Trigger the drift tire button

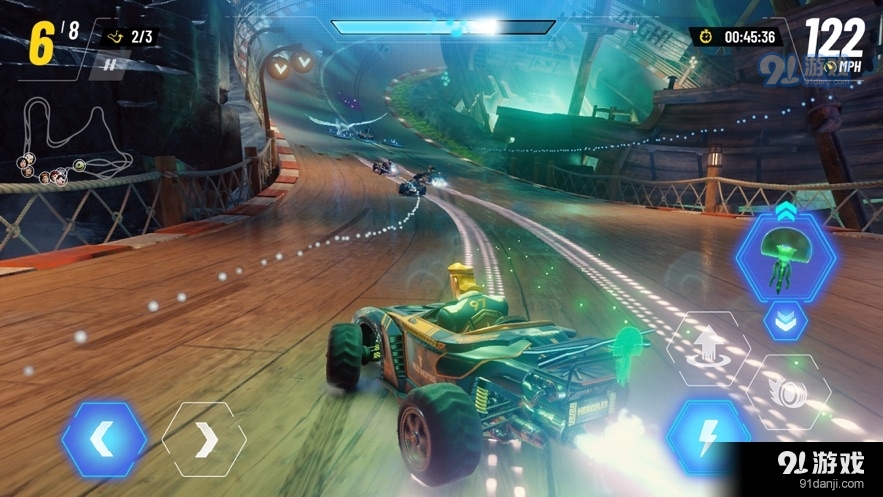(786, 391)
